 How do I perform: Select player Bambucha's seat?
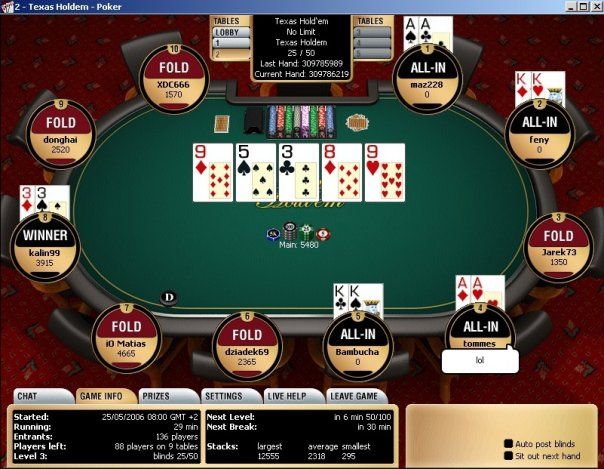[356, 345]
